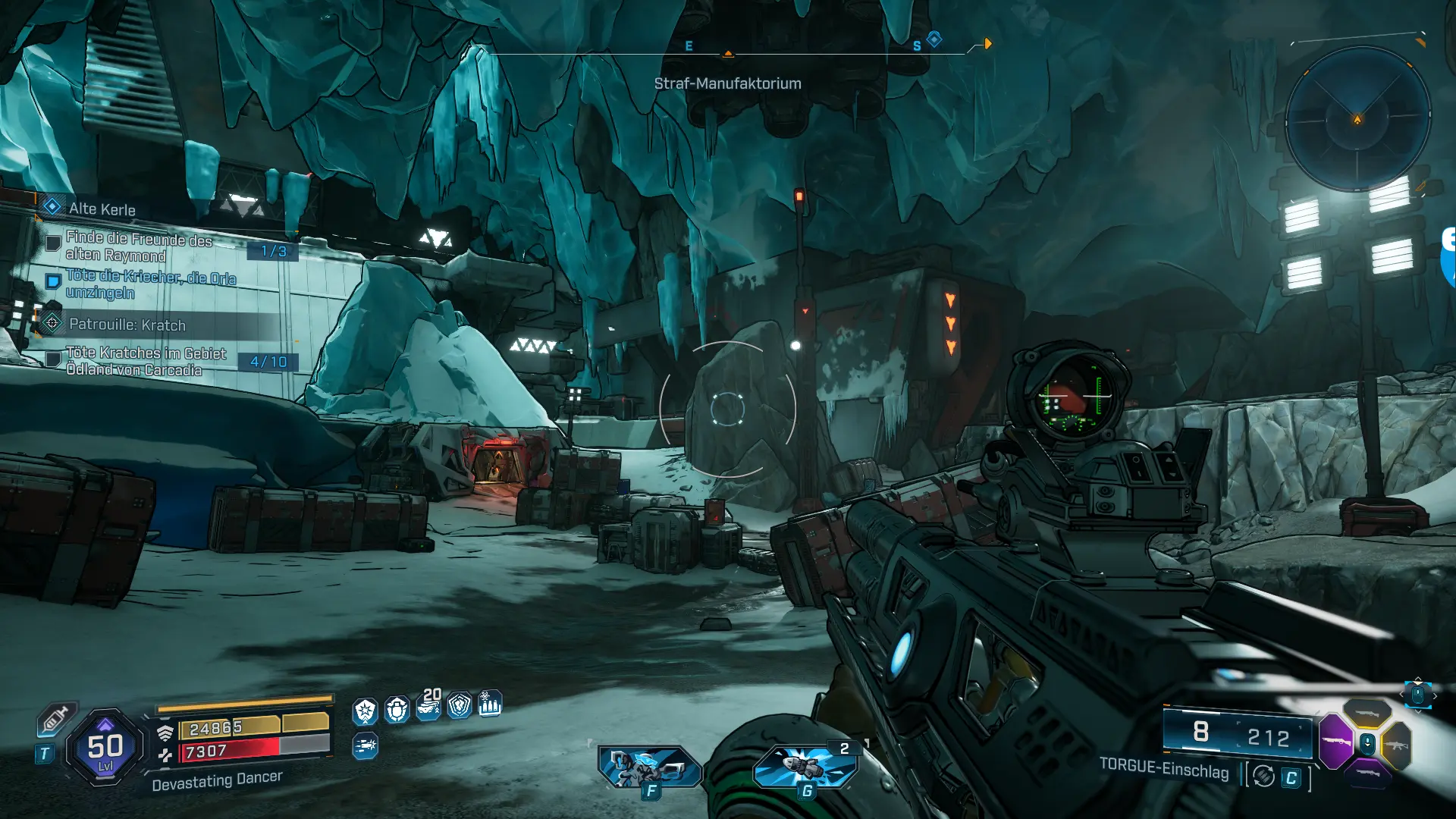Click the buff icon with stack count 20

pos(428,707)
